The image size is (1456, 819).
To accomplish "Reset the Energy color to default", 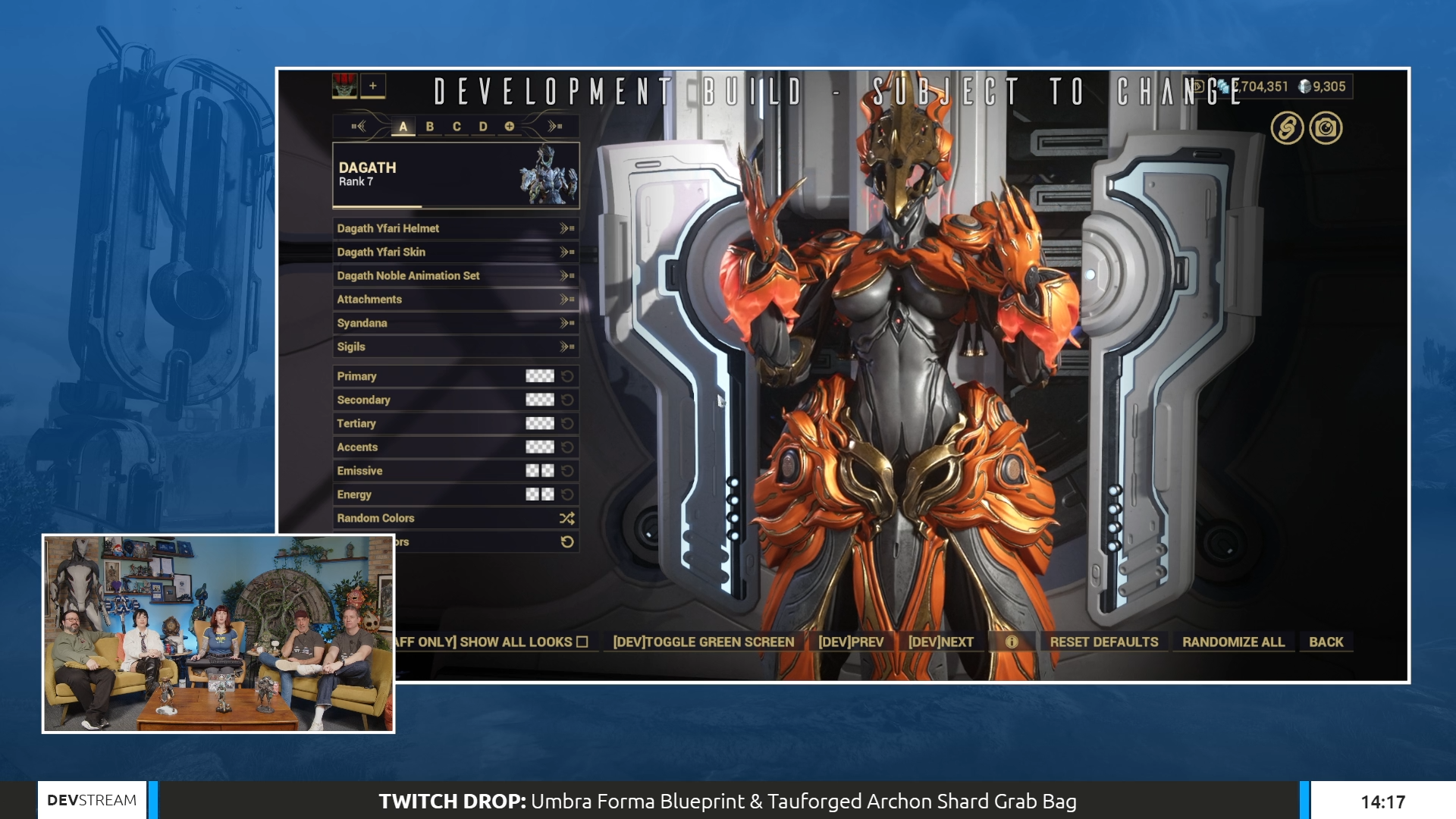I will coord(567,494).
